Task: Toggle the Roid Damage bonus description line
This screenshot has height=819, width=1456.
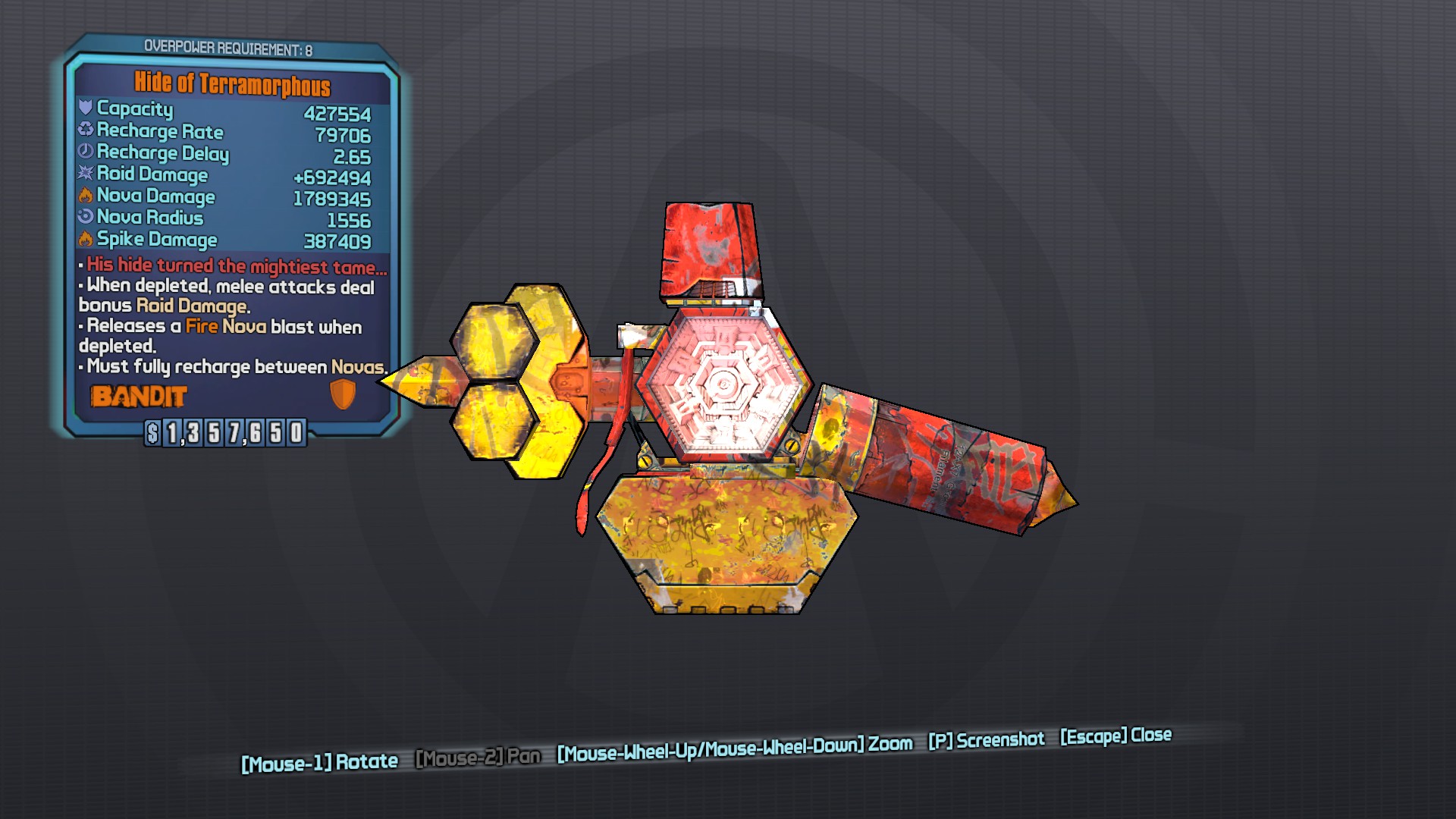Action: [227, 297]
